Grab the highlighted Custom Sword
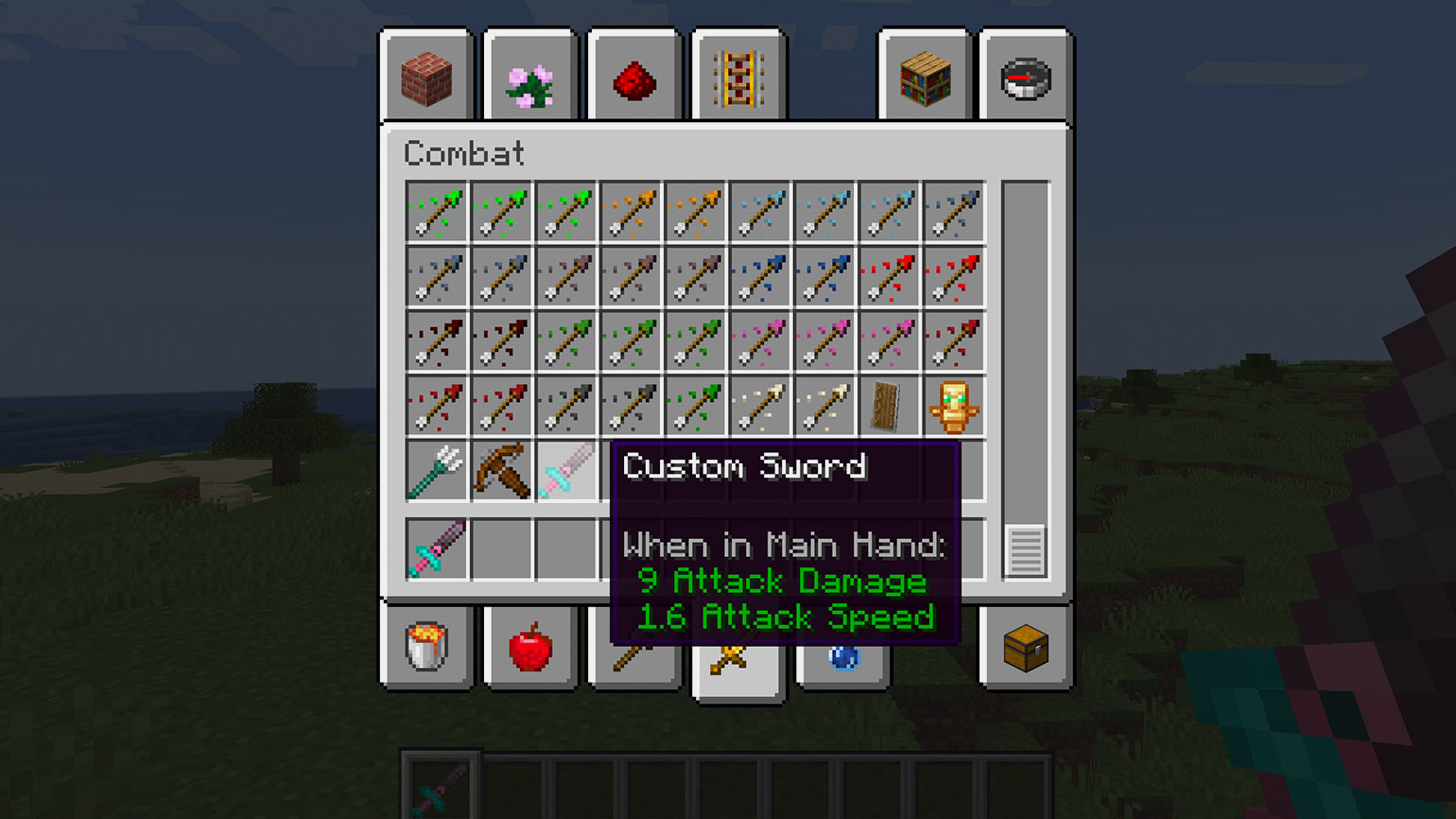Screen dimensions: 1456x819 tap(565, 470)
